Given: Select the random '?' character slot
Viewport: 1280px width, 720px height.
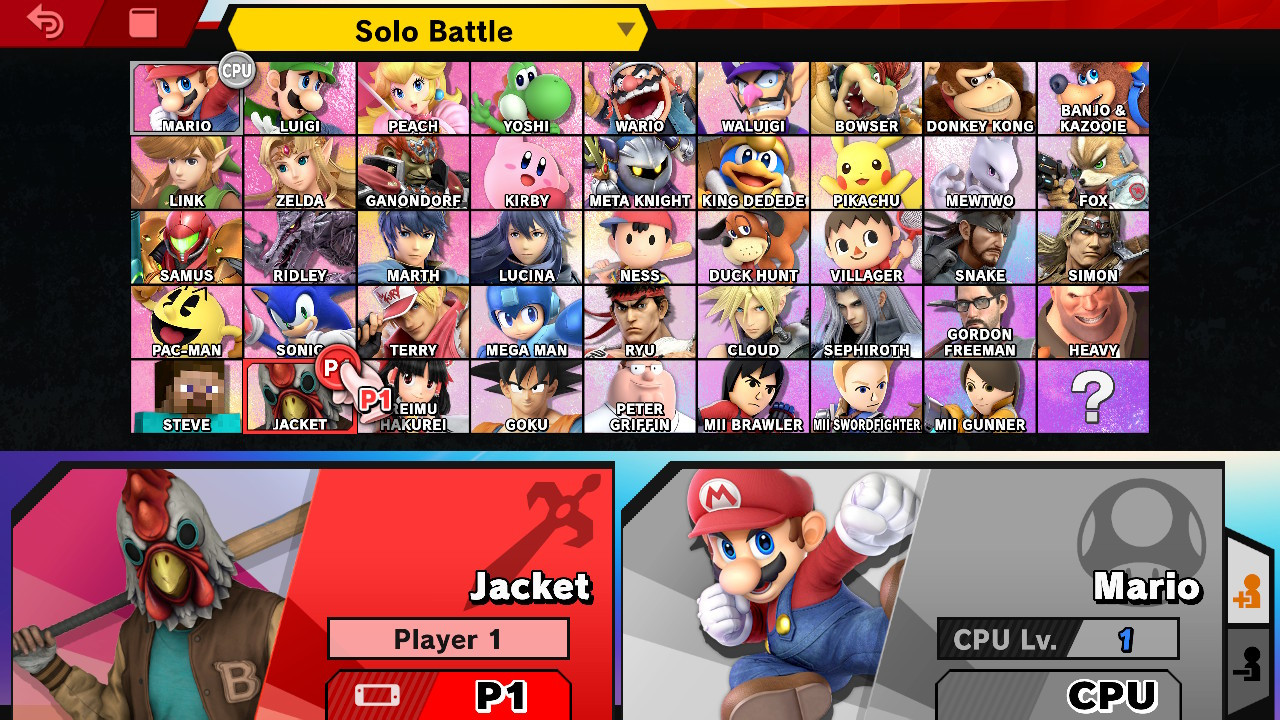Looking at the screenshot, I should (1093, 397).
